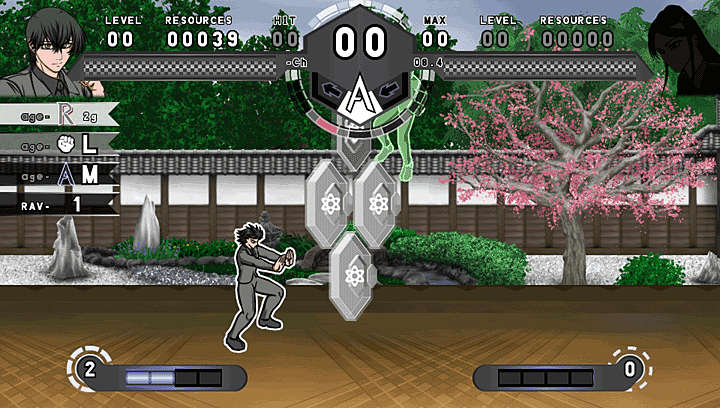Image resolution: width=720 pixels, height=408 pixels.
Task: Select the fist icon L panel
Action: click(60, 144)
